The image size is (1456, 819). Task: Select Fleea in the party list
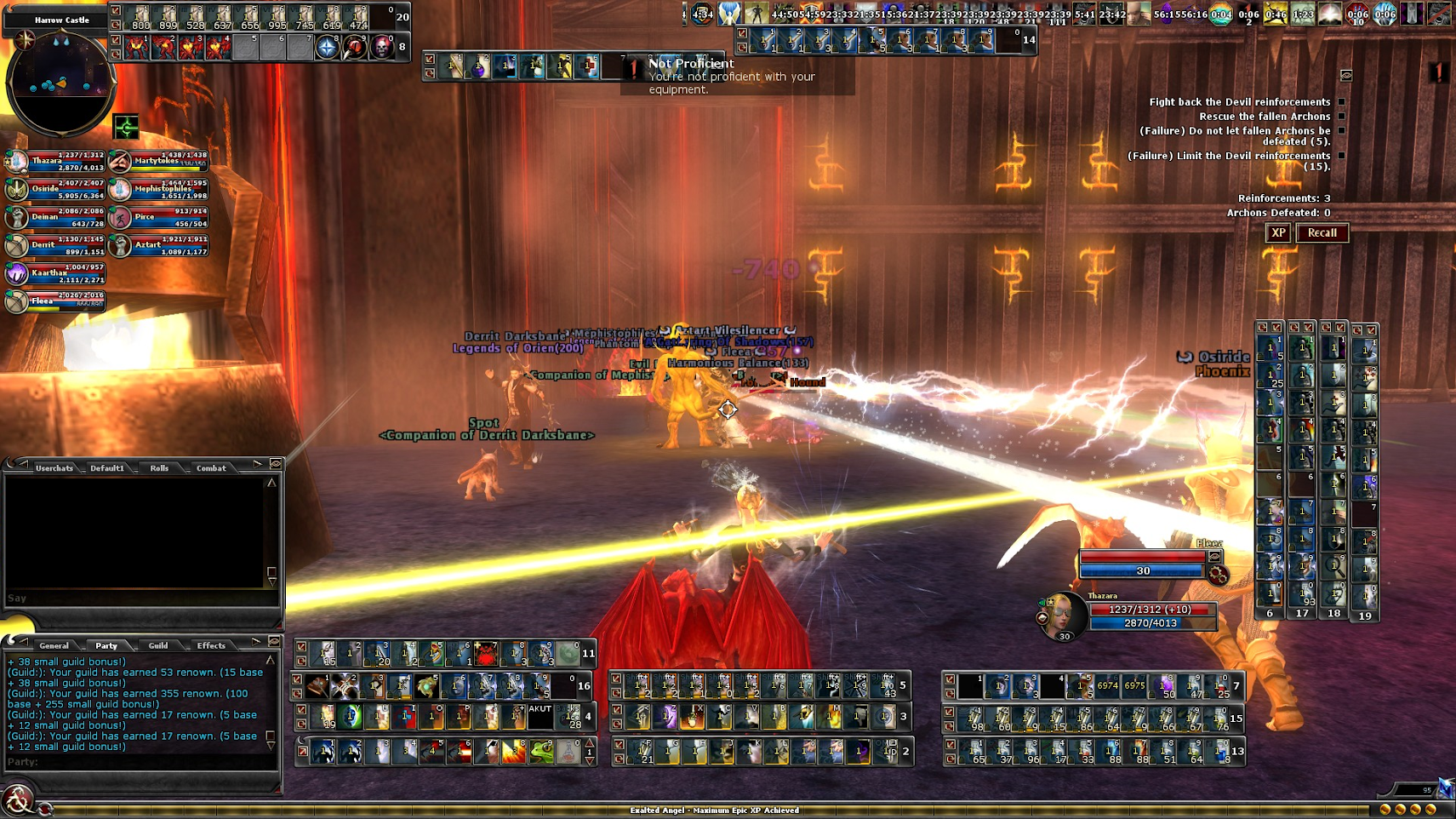click(x=55, y=301)
